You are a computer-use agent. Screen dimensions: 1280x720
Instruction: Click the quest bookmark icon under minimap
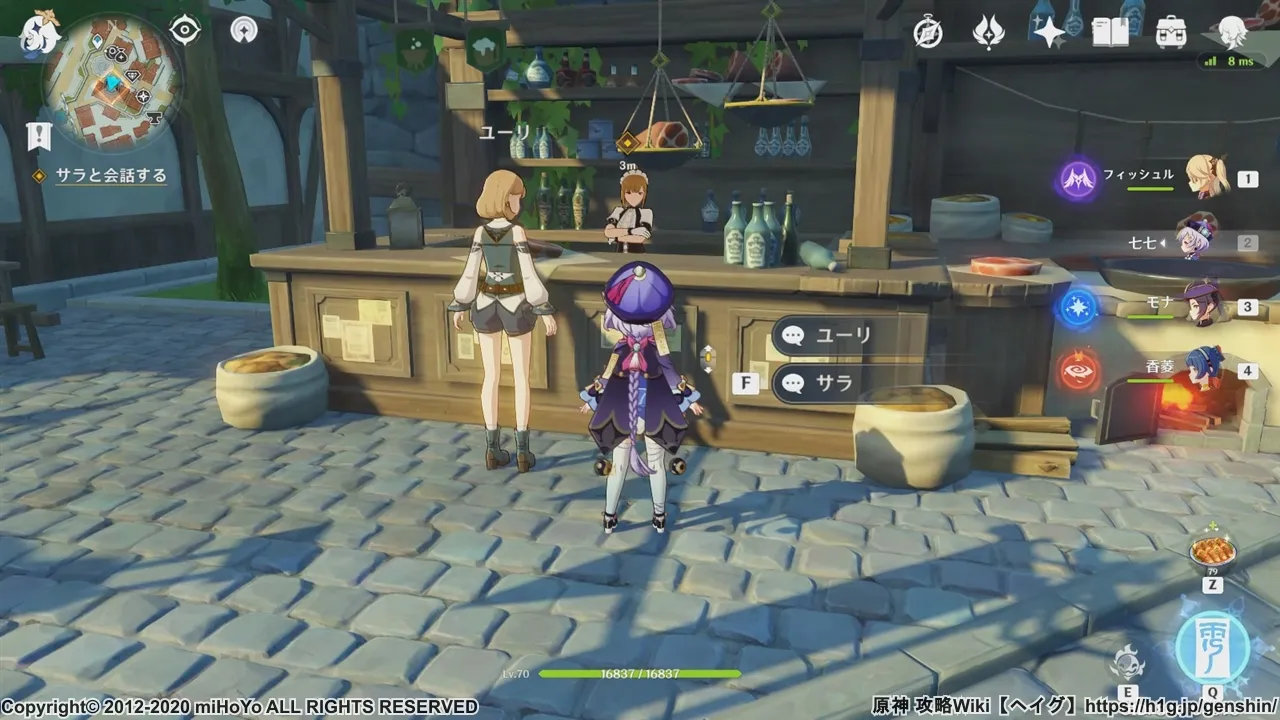coord(39,136)
